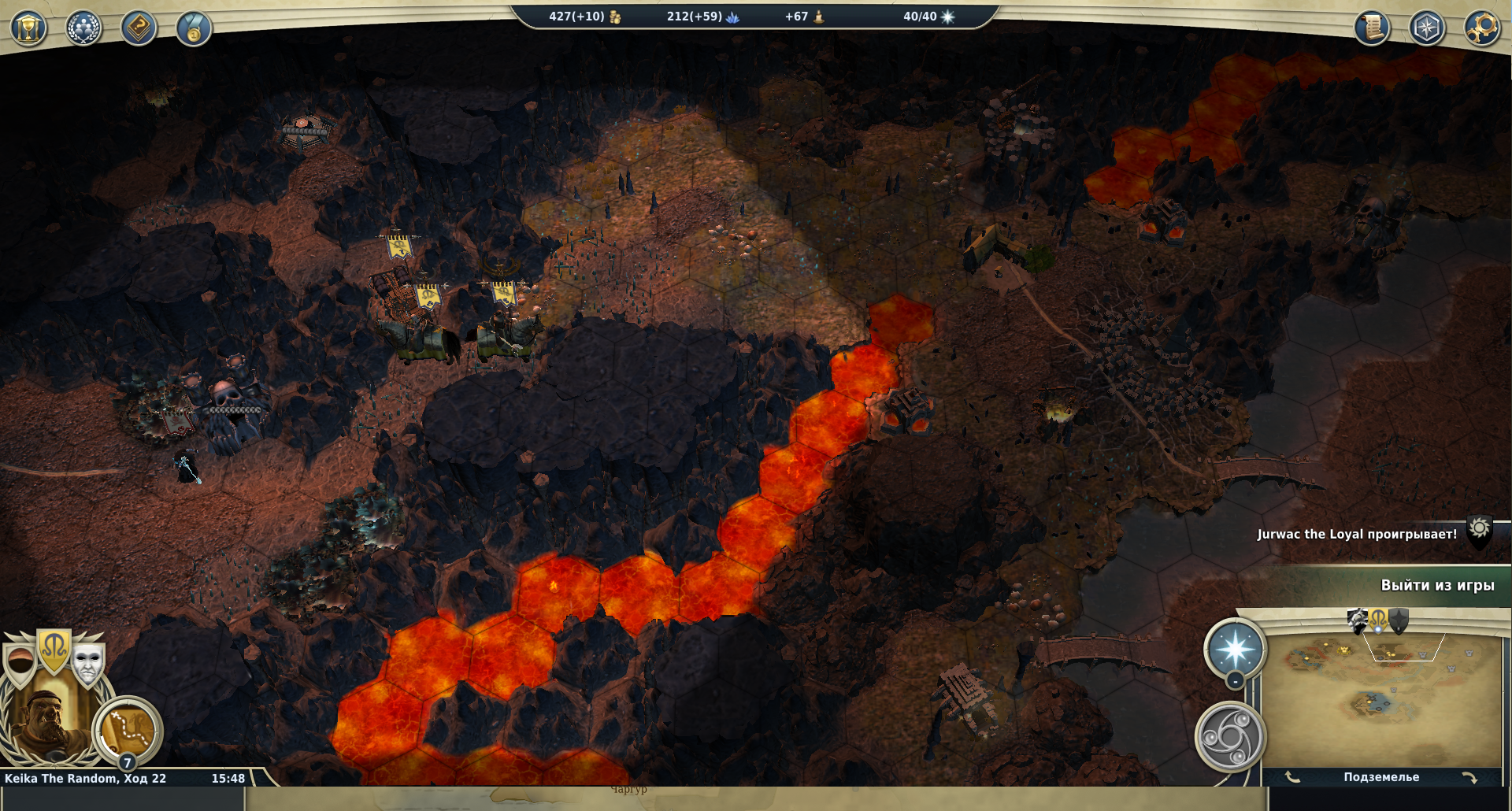Switch map layer with the left arrow

click(1292, 777)
